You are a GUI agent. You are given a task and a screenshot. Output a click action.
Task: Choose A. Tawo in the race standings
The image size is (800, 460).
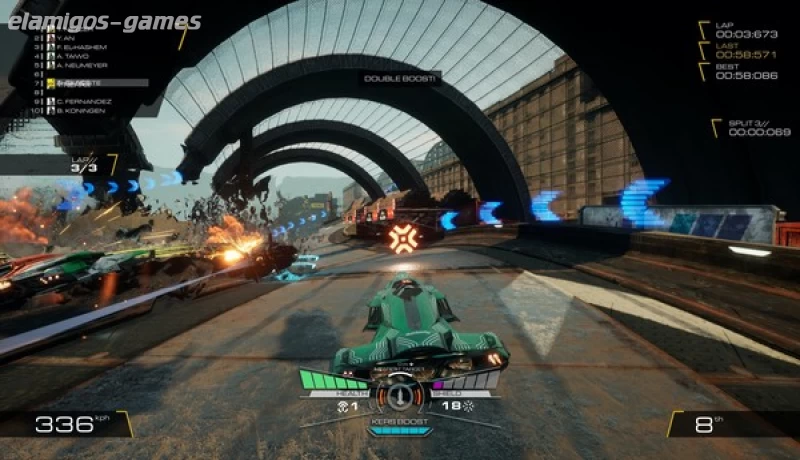[72, 58]
